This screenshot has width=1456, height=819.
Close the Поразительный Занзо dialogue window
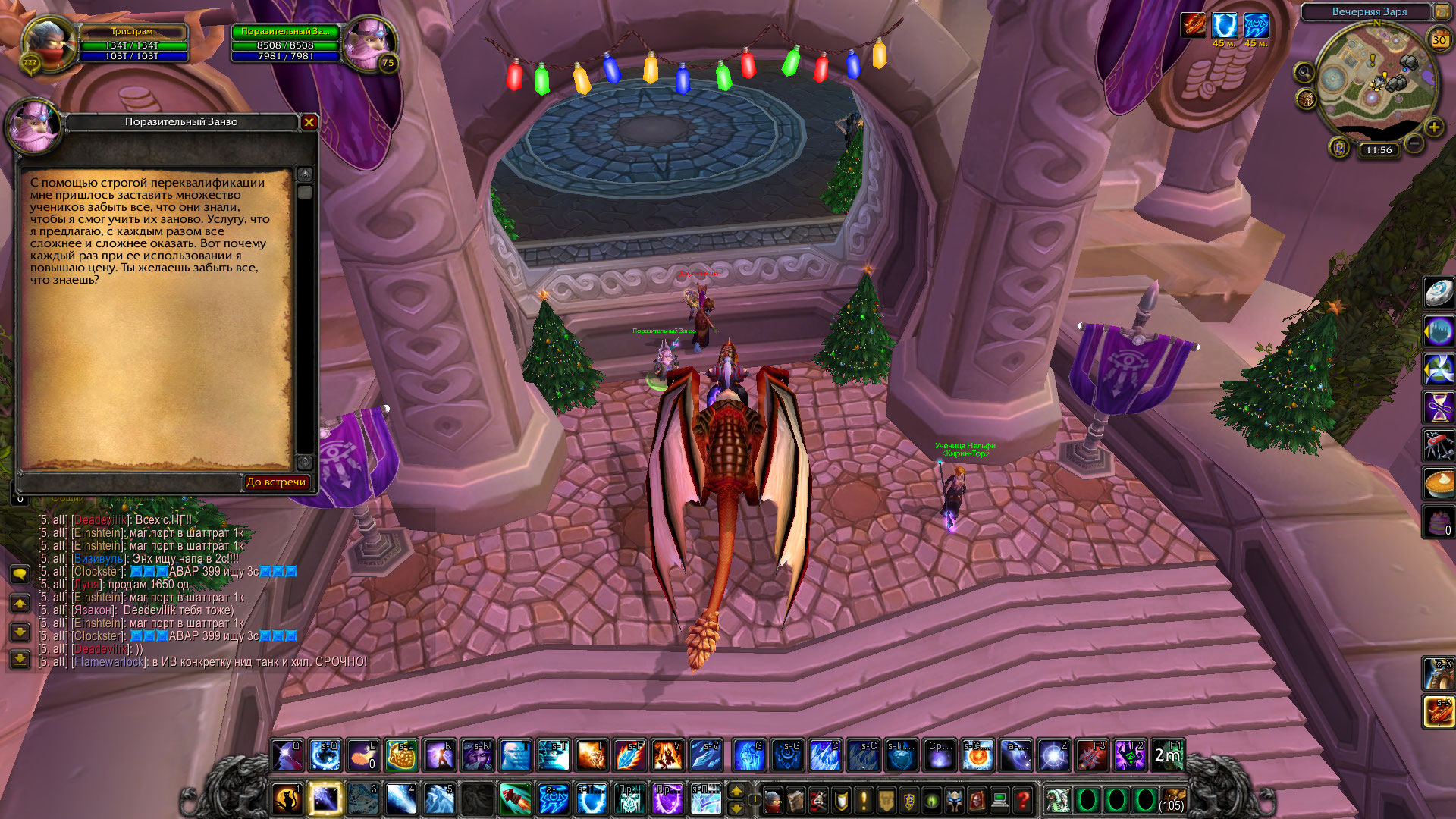(309, 122)
